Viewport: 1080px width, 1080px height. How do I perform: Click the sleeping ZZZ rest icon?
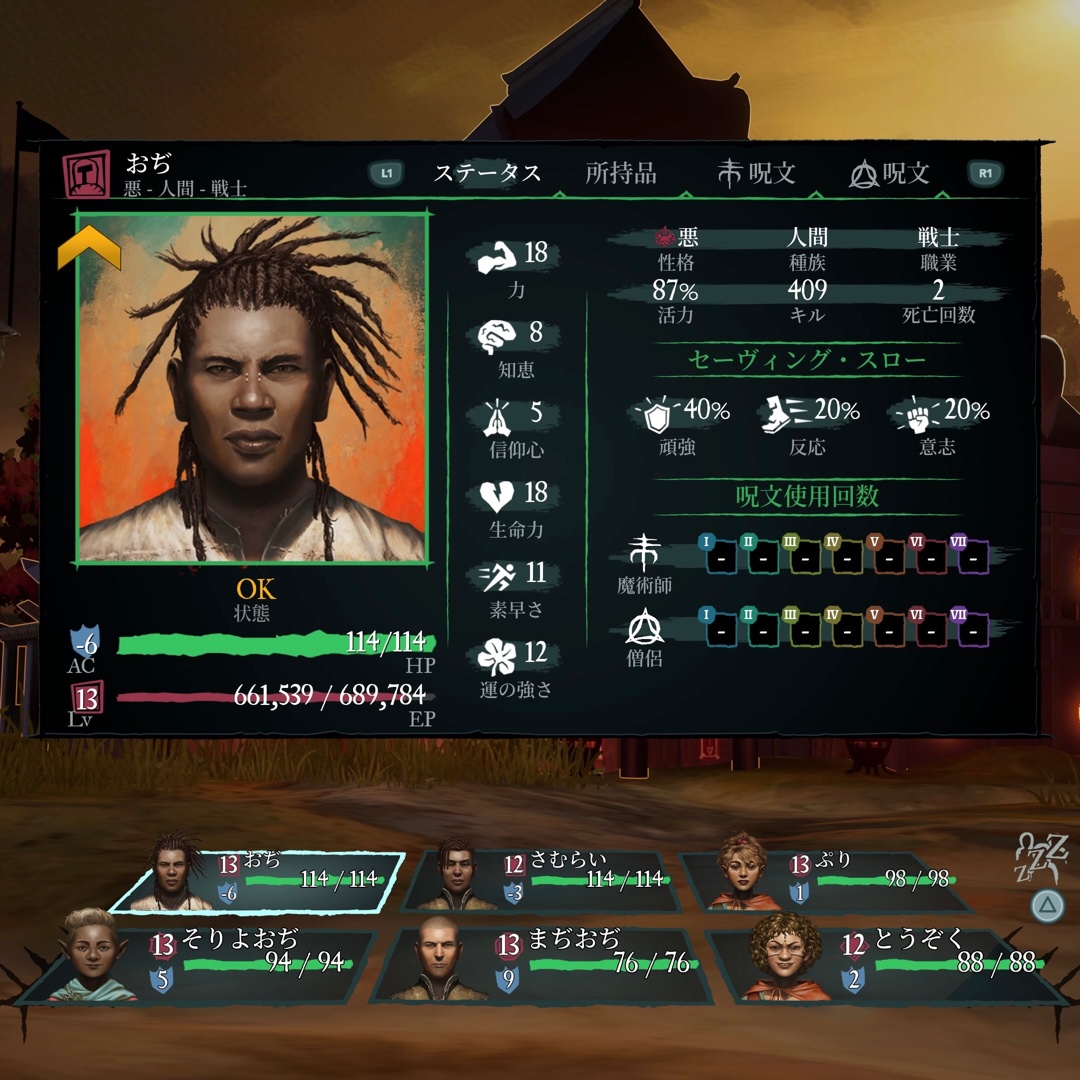[1043, 858]
